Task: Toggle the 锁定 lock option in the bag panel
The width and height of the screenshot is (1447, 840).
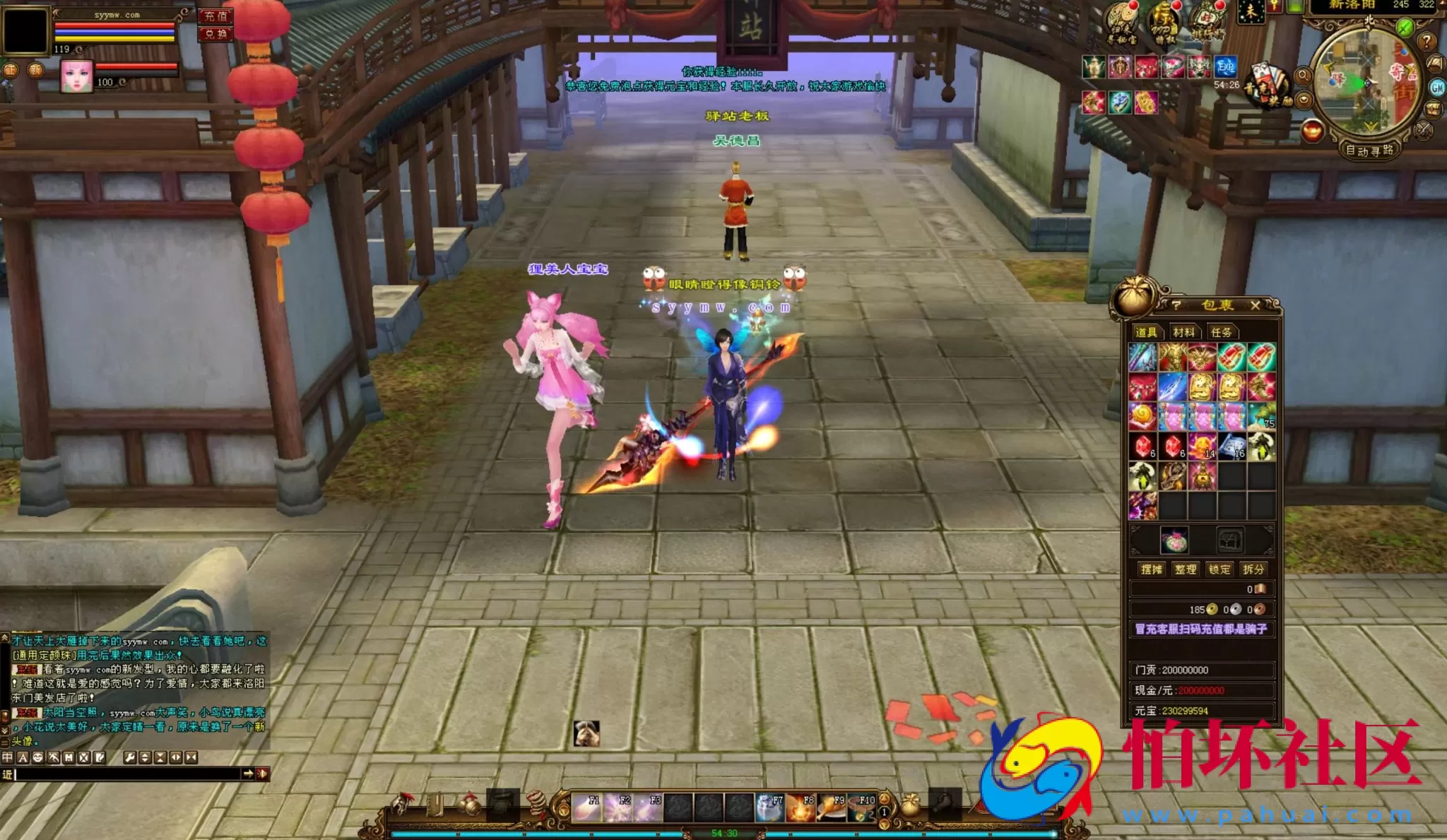Action: [x=1221, y=569]
